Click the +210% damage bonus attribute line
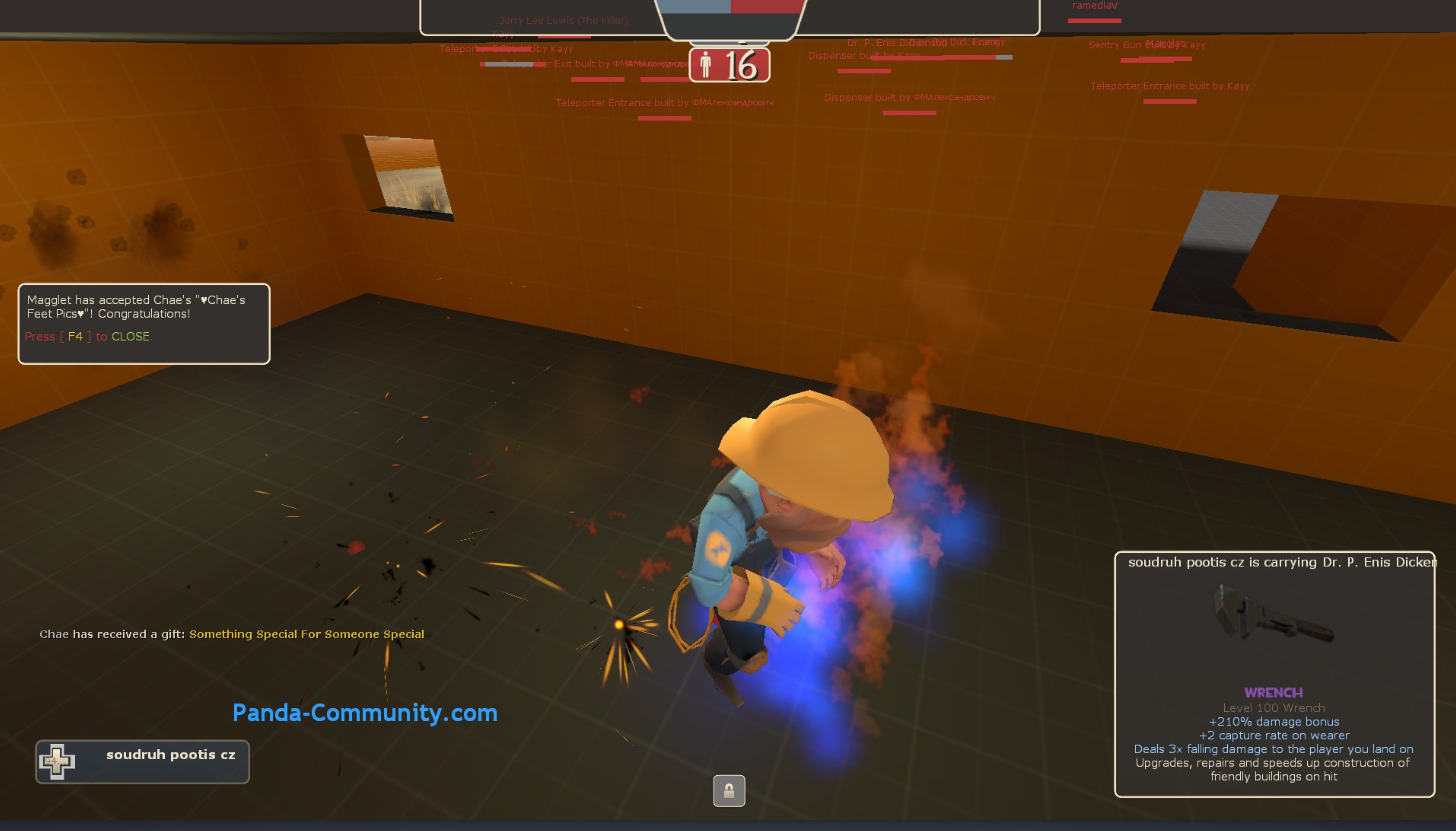 tap(1273, 721)
